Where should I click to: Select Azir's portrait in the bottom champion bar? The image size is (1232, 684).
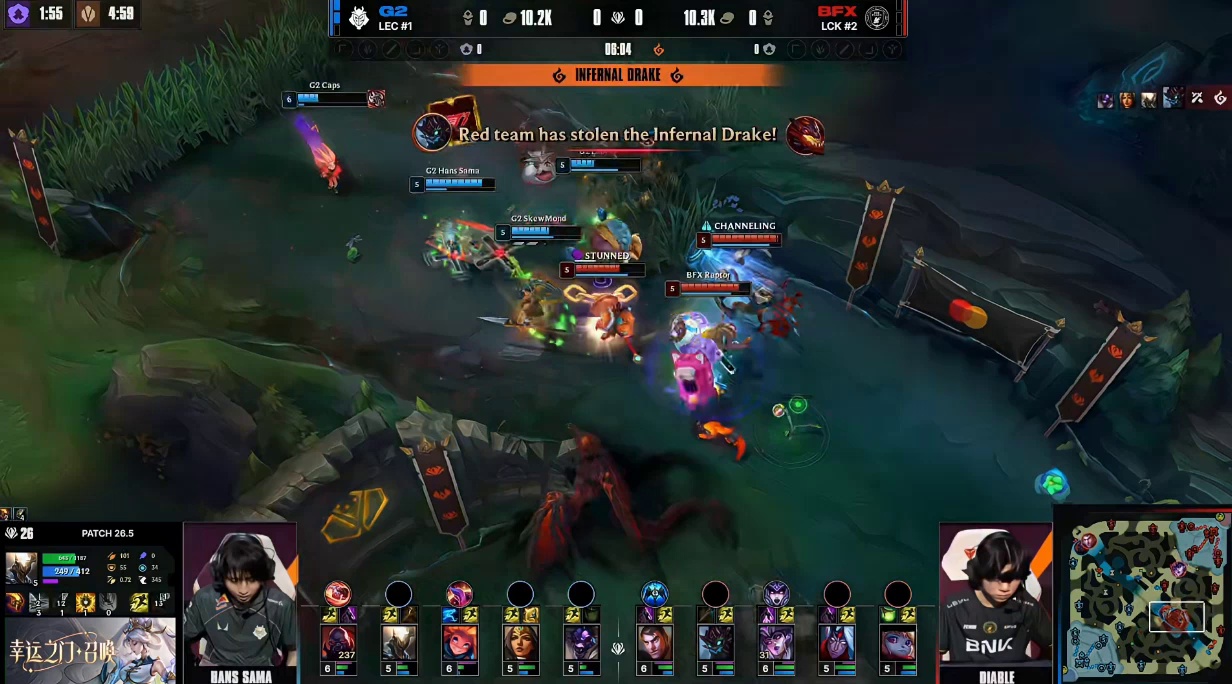click(x=398, y=642)
